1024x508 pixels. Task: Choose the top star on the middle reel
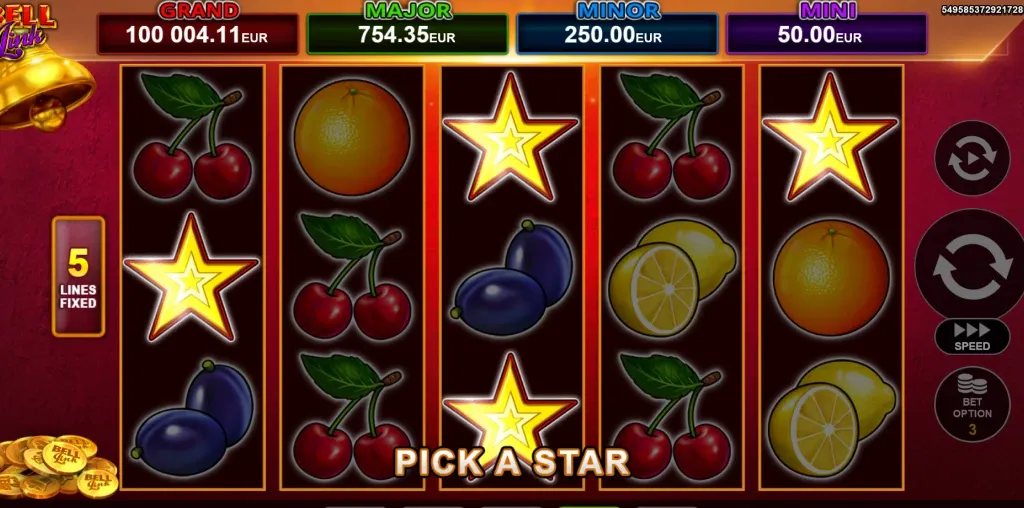(510, 138)
